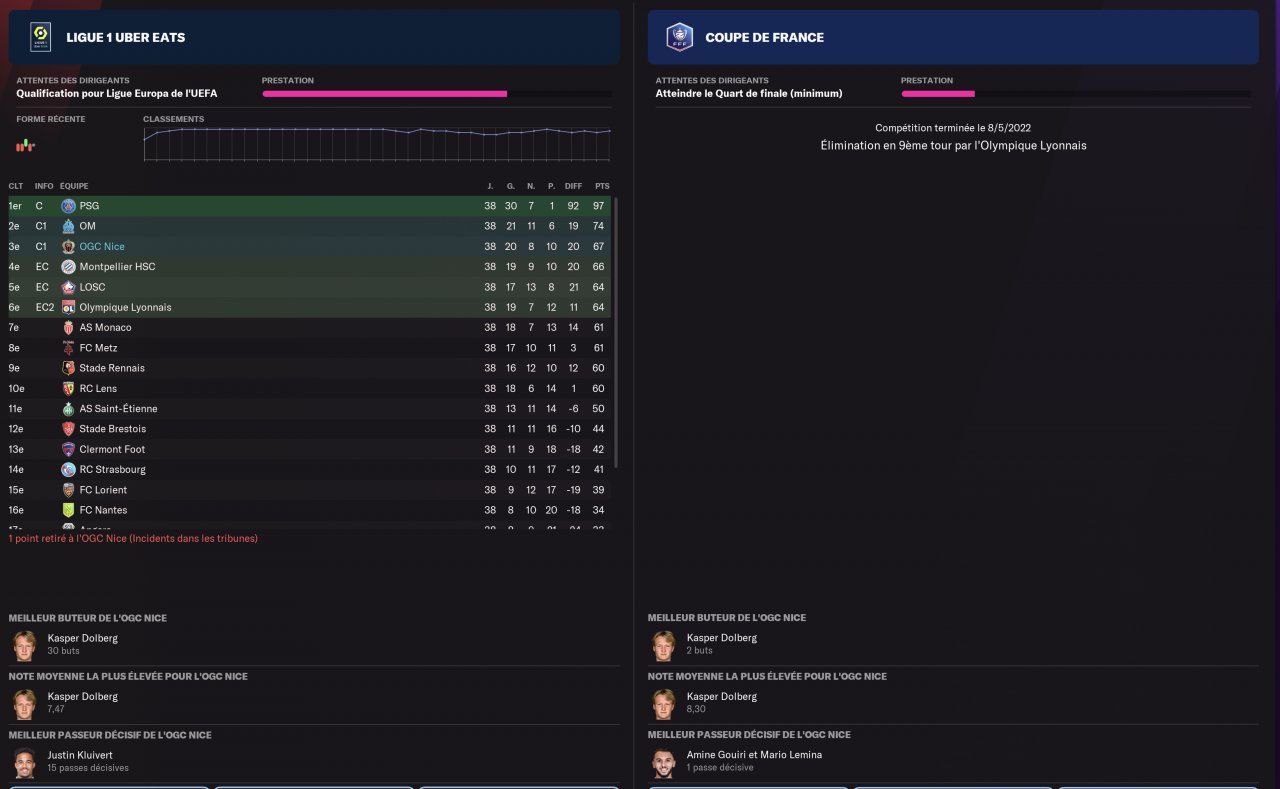1280x789 pixels.
Task: Open the Ligue 1 Uber Eats competition header
Action: pos(125,38)
